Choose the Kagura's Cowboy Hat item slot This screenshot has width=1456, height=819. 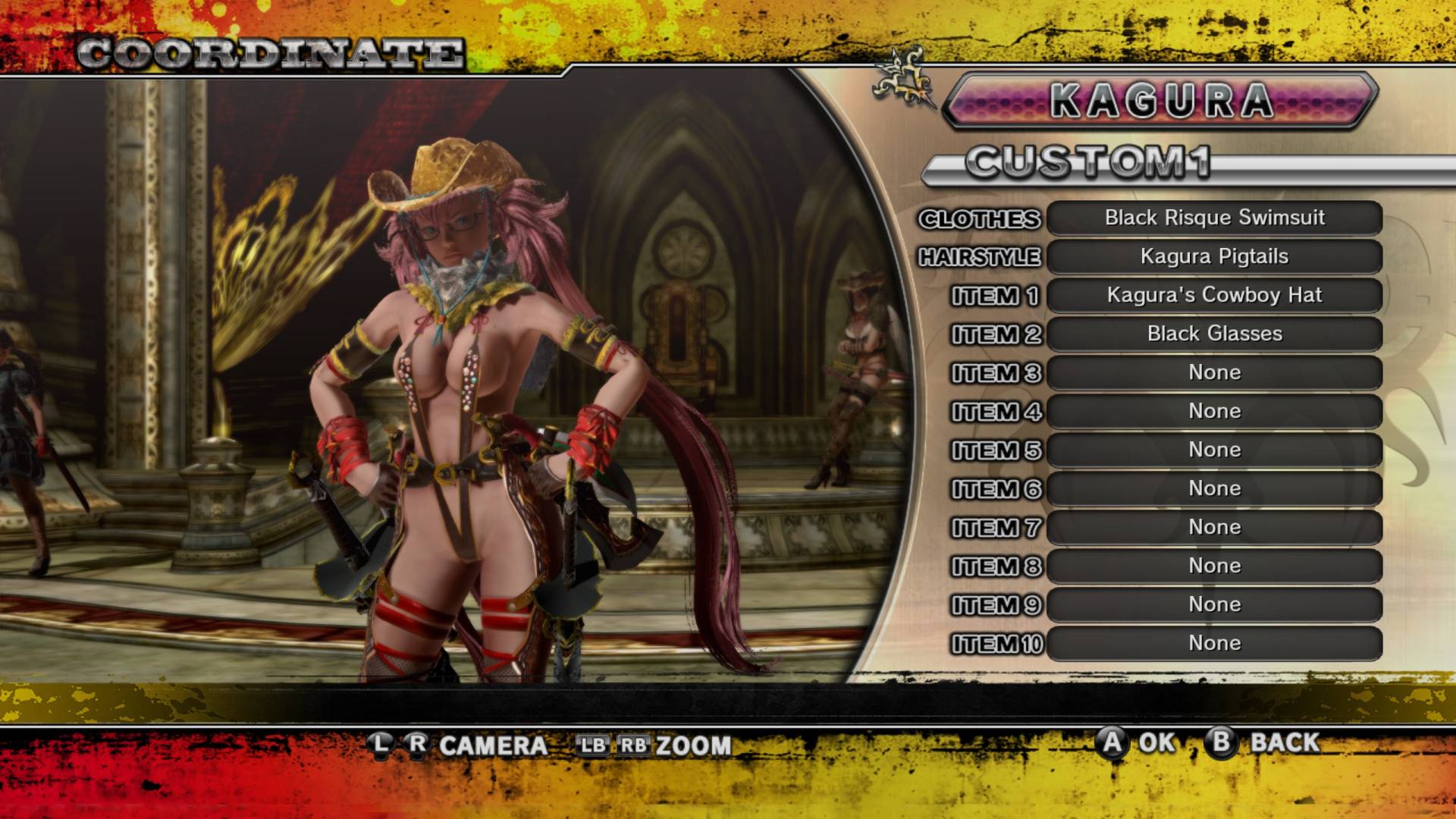1214,296
